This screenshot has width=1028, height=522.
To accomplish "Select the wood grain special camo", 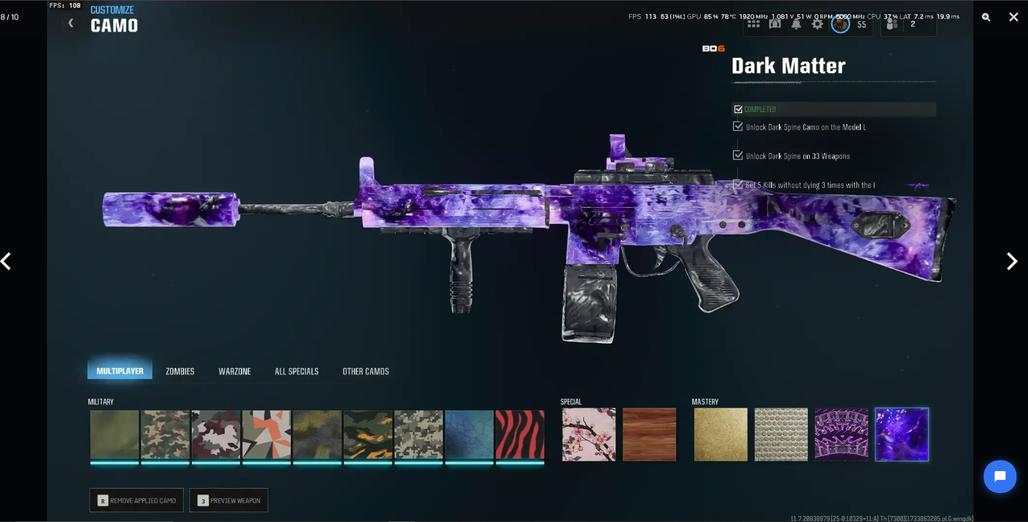I will click(x=649, y=434).
